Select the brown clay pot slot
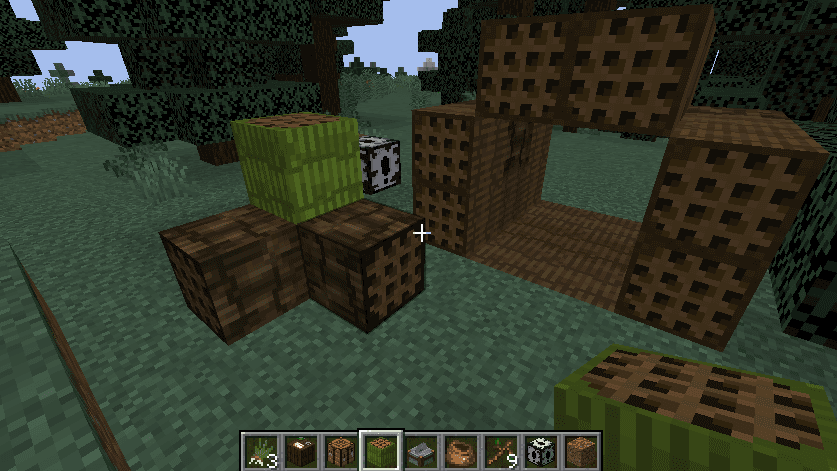The image size is (837, 471). pyautogui.click(x=460, y=451)
